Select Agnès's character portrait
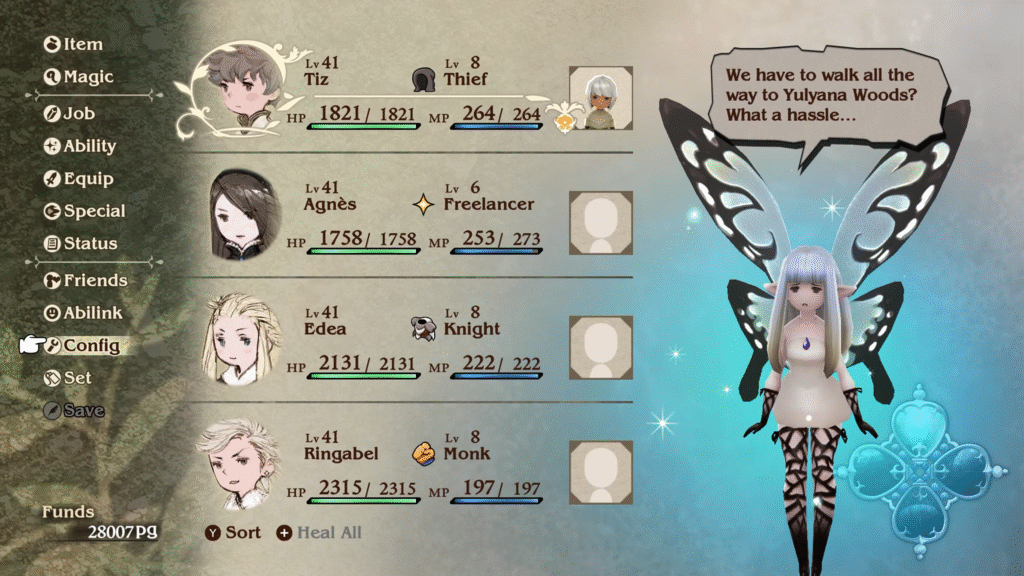The width and height of the screenshot is (1024, 576). pyautogui.click(x=243, y=214)
